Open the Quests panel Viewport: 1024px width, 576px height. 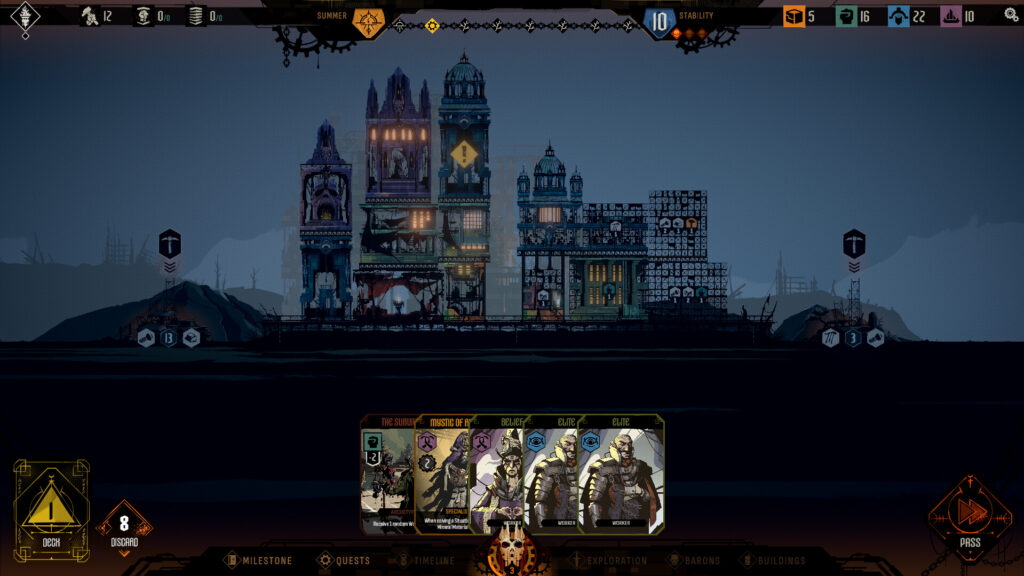click(x=343, y=561)
